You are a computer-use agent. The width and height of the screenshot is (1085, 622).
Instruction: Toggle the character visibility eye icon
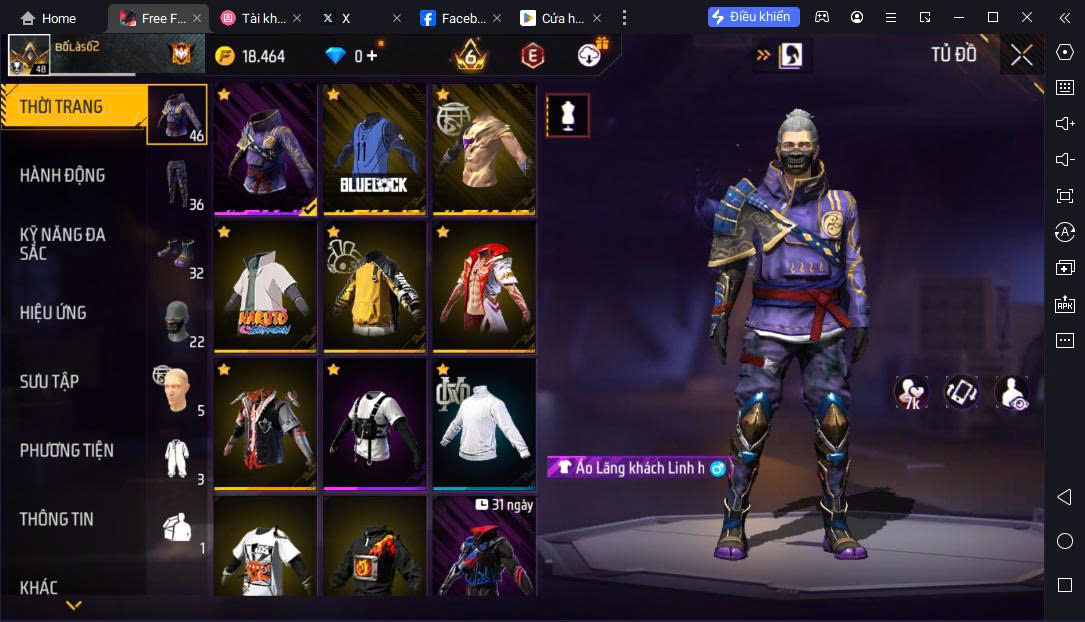click(x=1011, y=392)
